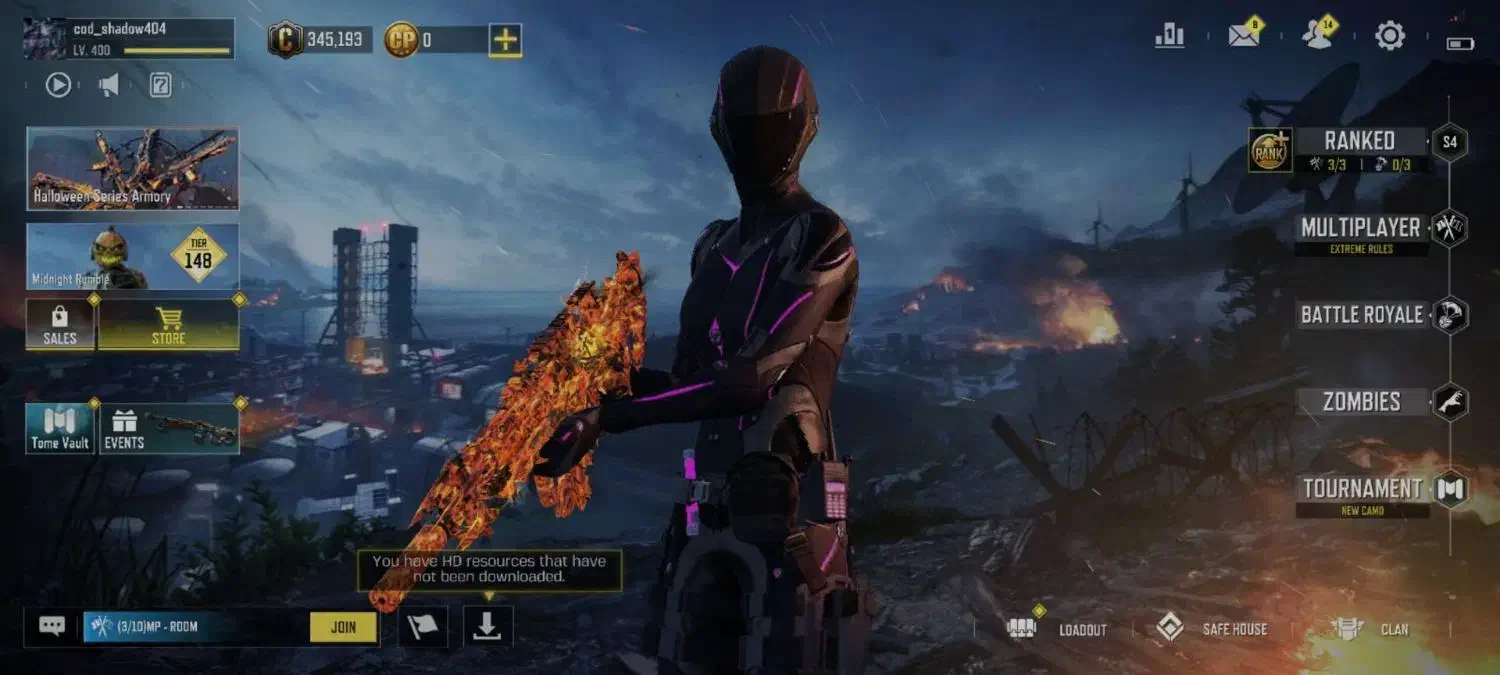The image size is (1500, 675).
Task: Open the Tournament mode
Action: (1362, 489)
